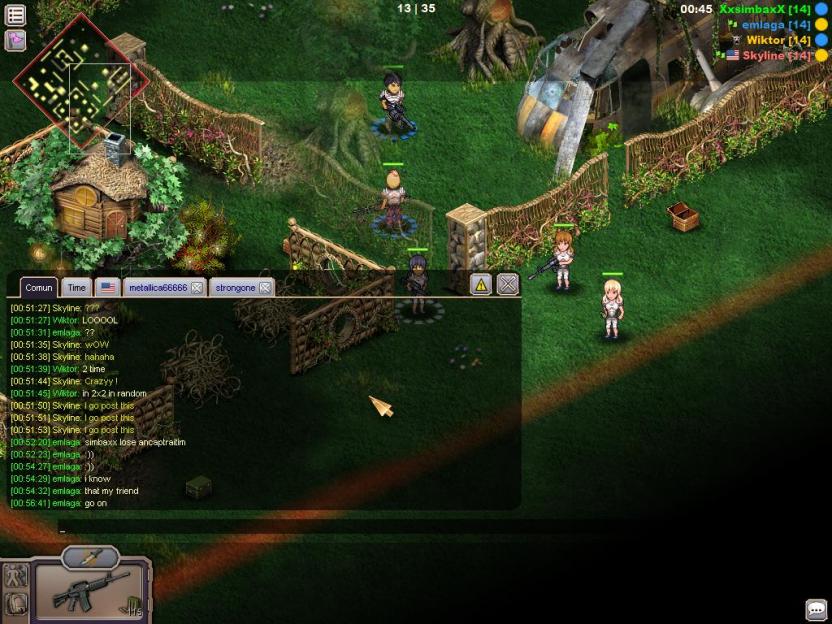Screen dimensions: 832x624
Task: Close the chat window
Action: coord(508,285)
